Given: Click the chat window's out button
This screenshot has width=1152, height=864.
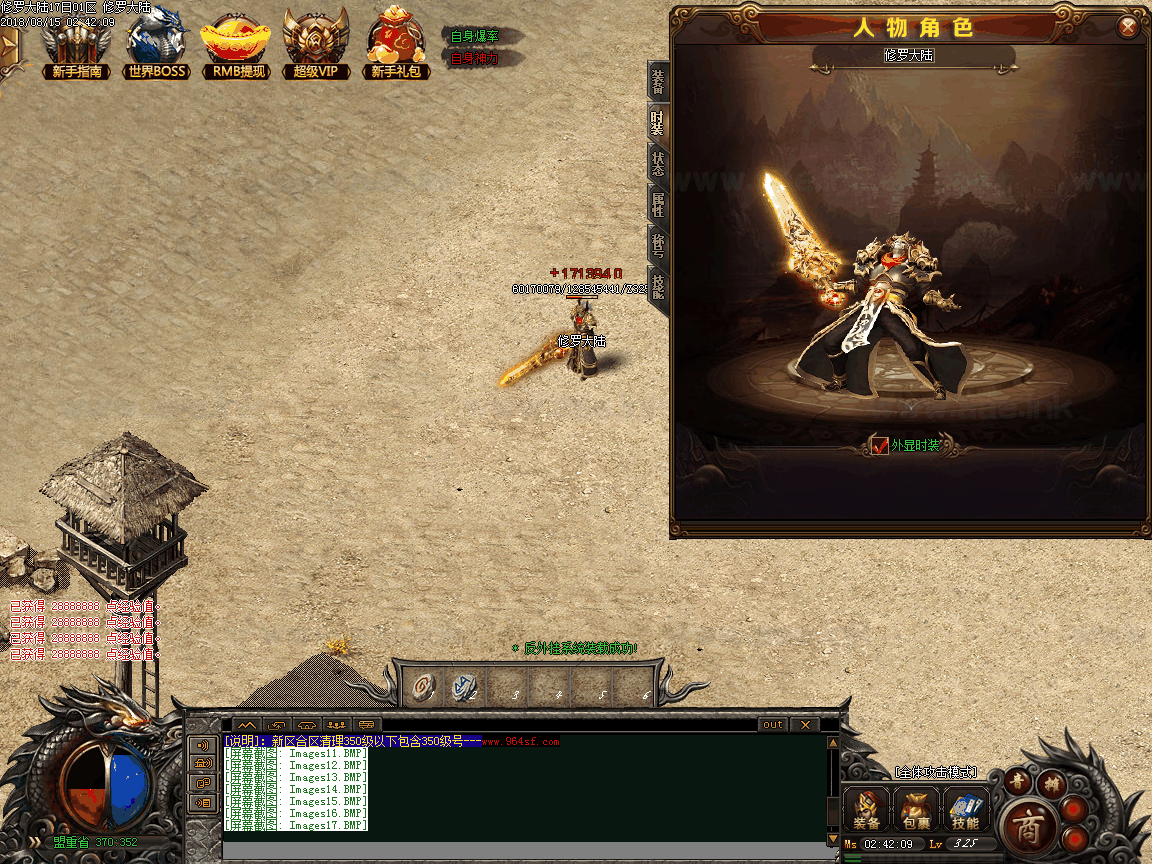Looking at the screenshot, I should tap(773, 724).
